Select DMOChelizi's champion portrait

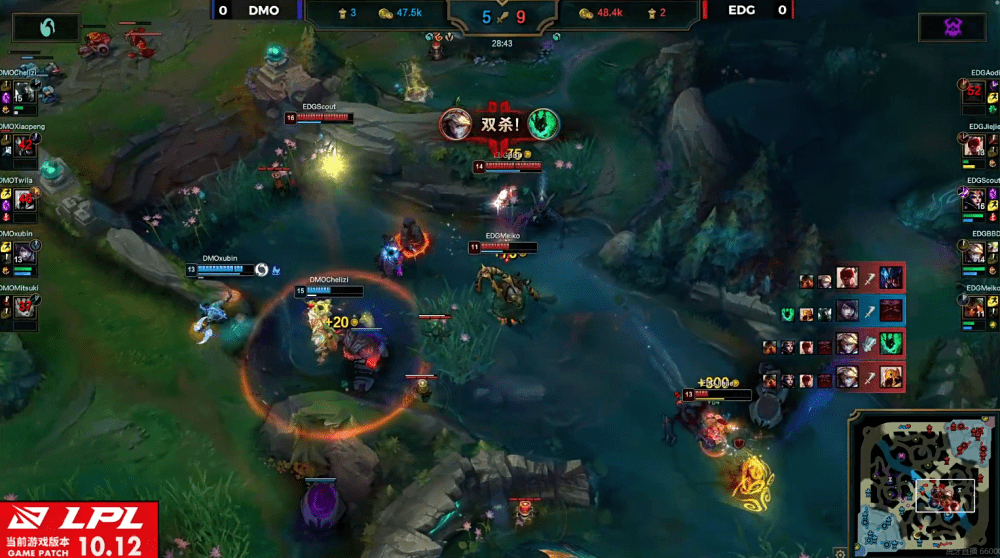point(25,93)
